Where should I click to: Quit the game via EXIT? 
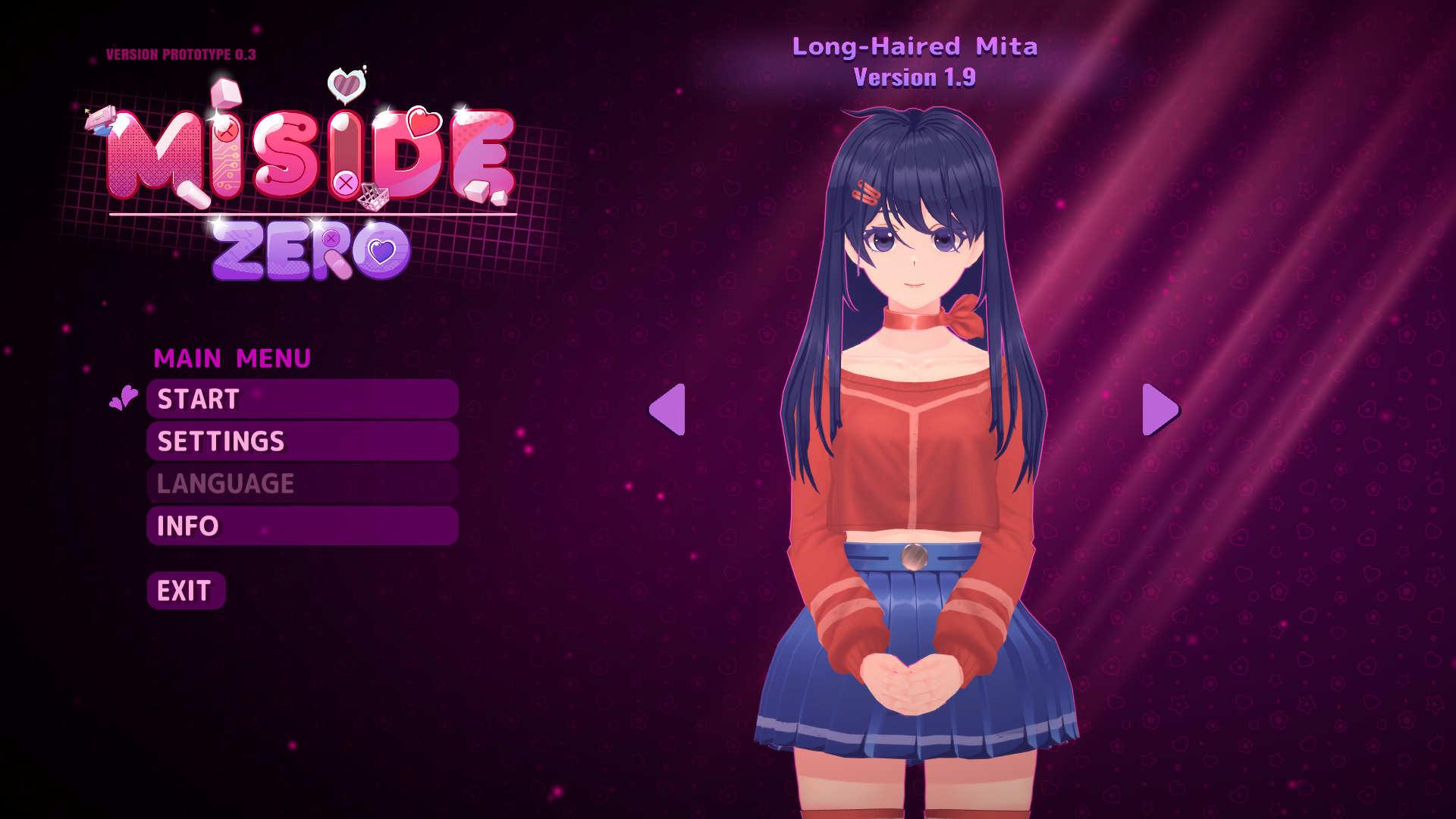pyautogui.click(x=185, y=589)
